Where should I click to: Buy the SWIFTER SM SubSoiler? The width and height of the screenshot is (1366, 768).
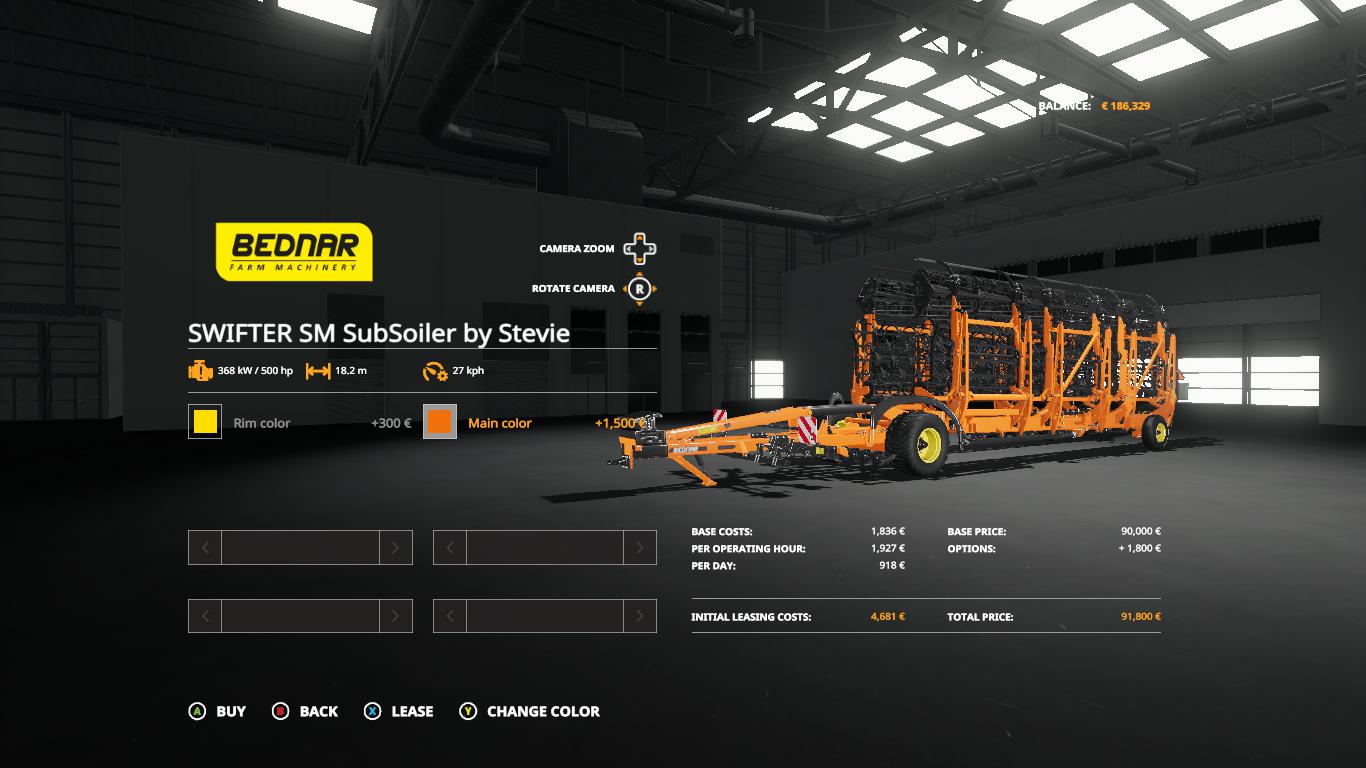pos(218,711)
